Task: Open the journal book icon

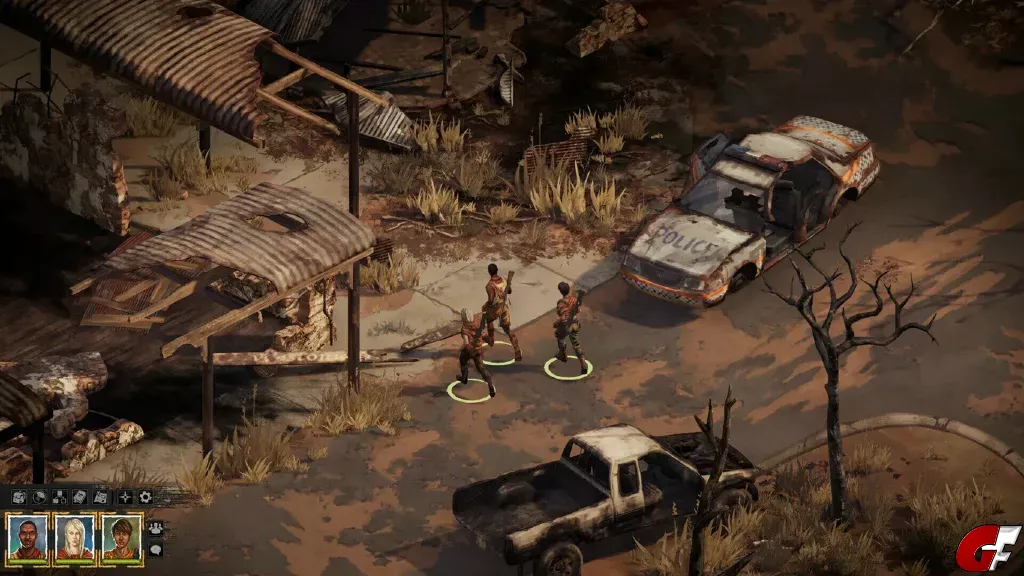Action: pos(79,496)
